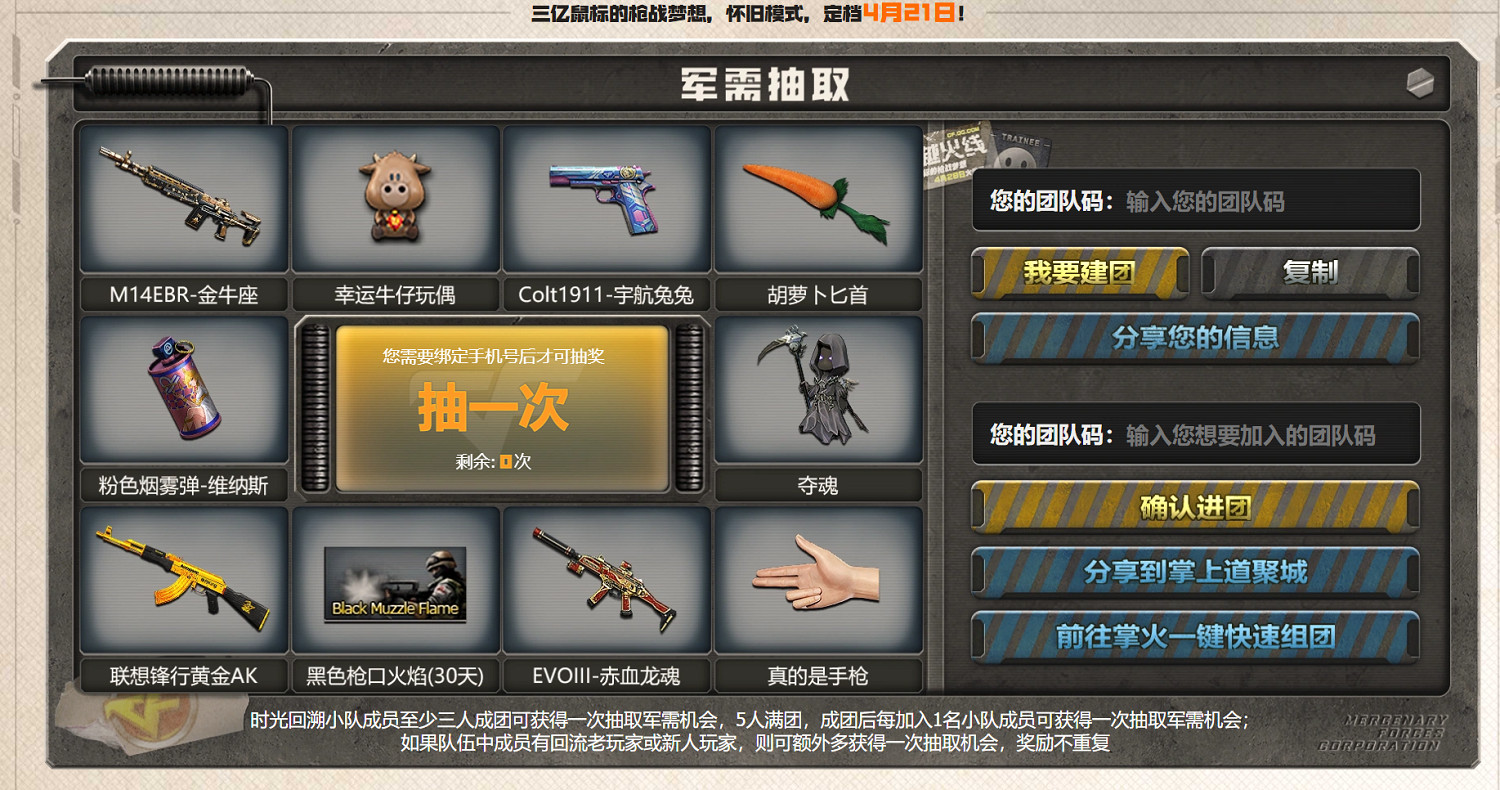Click the 夺魂 reaper figure prize
Screen dimensions: 1500x790
point(818,390)
